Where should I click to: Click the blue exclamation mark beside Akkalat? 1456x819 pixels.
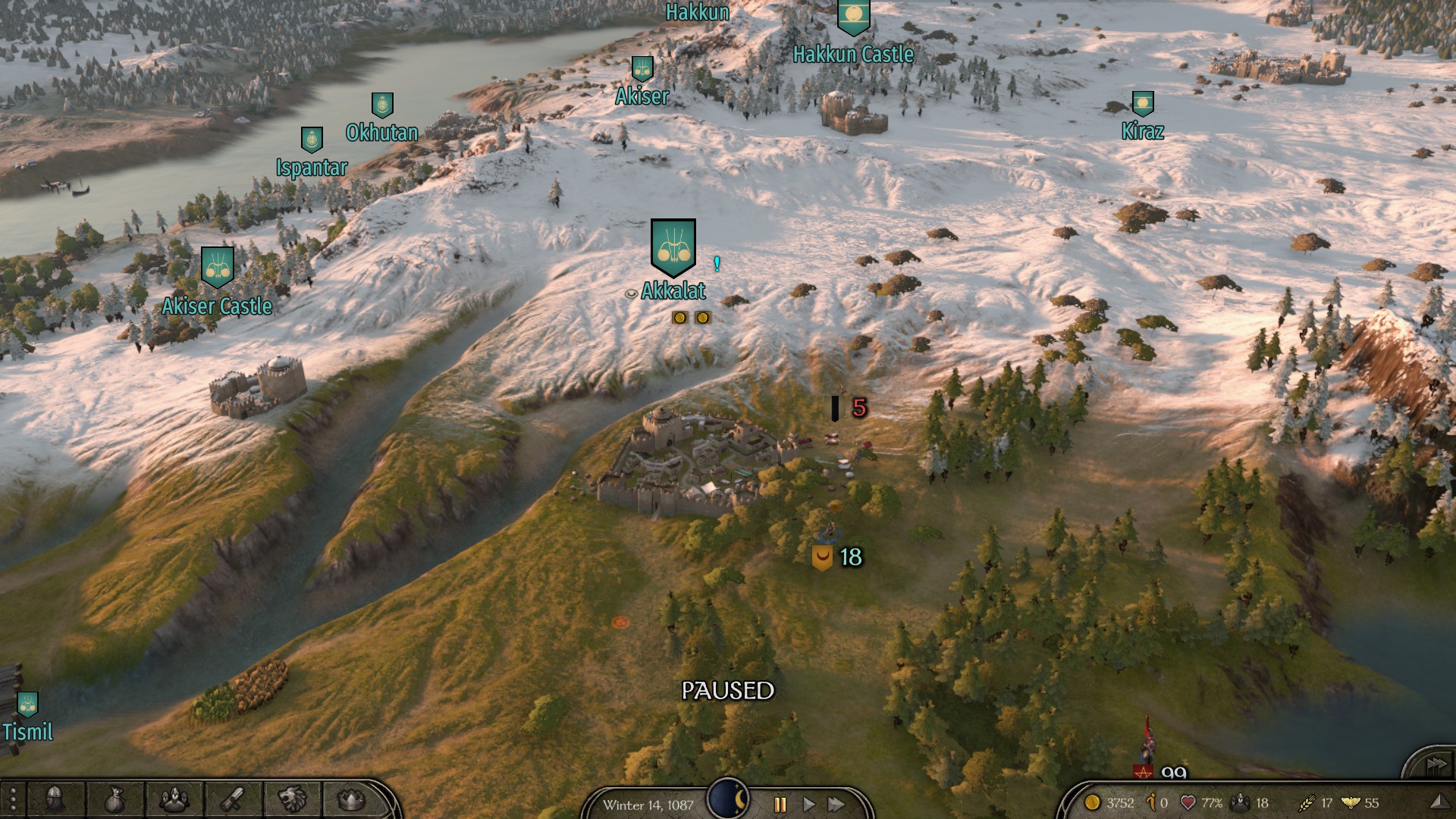point(717,264)
